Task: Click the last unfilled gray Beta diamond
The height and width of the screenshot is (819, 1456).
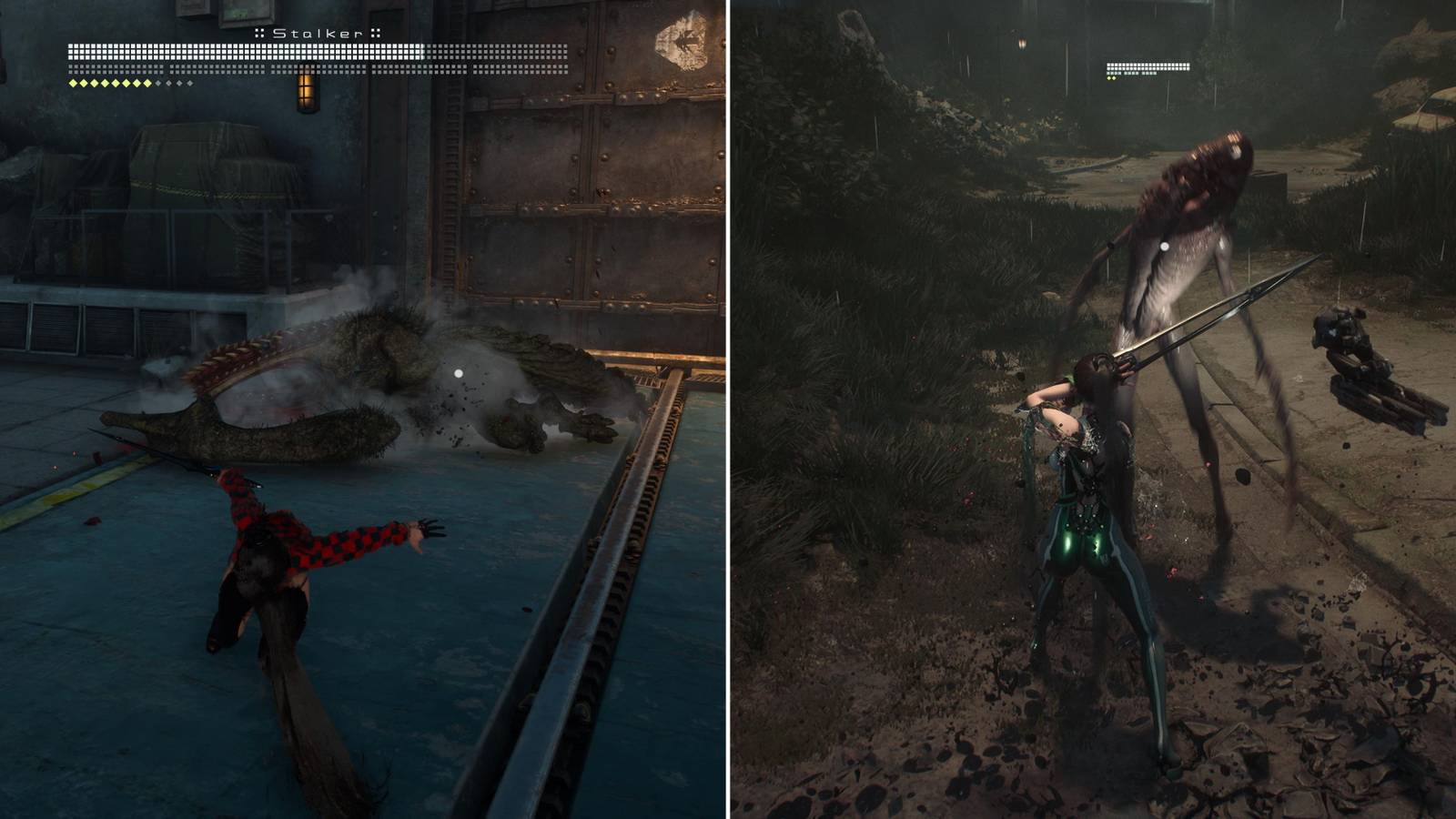Action: point(190,81)
